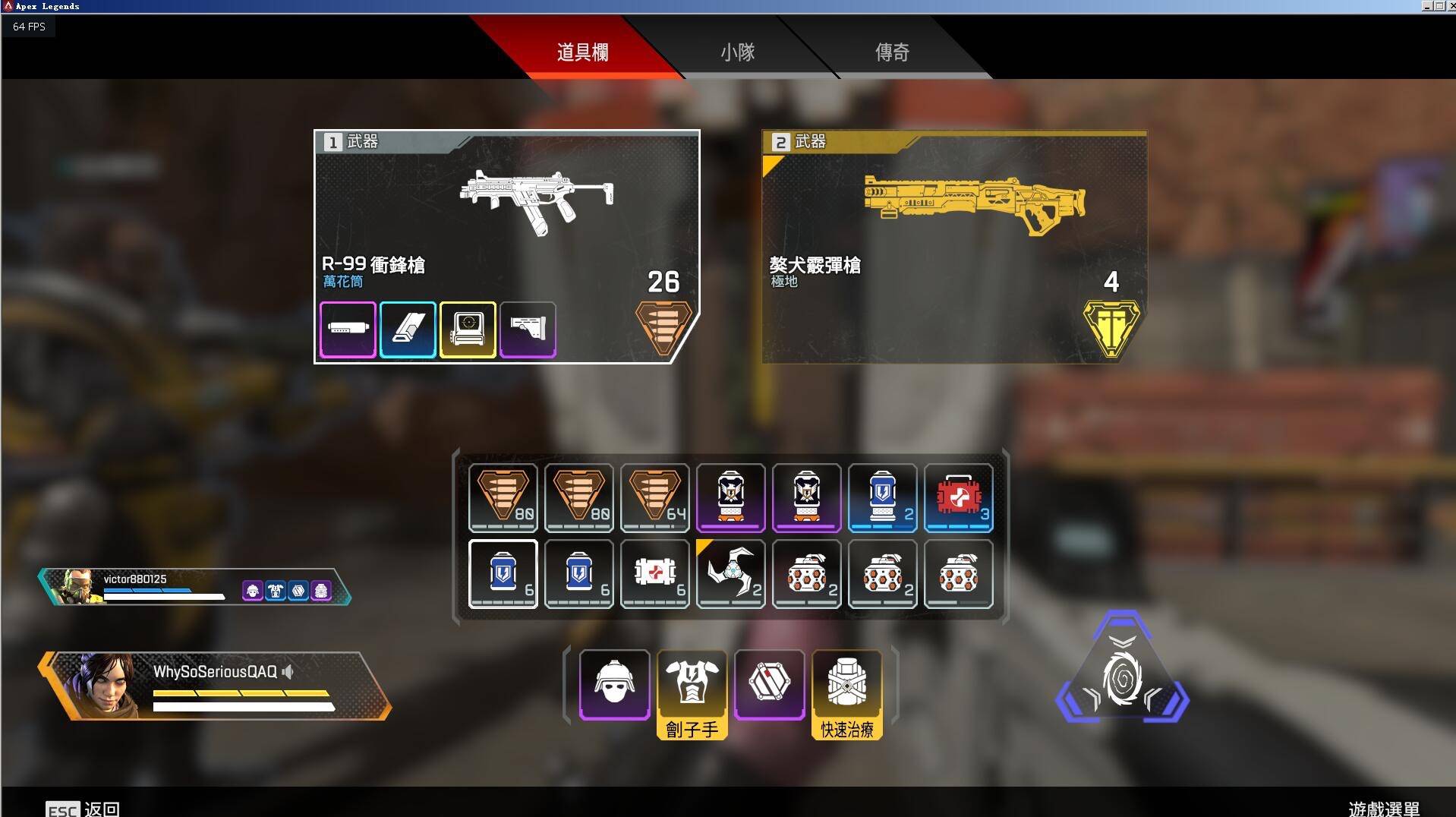Image resolution: width=1456 pixels, height=817 pixels.
Task: Select the extended magazine attachment on the R-99
Action: pyautogui.click(x=408, y=329)
